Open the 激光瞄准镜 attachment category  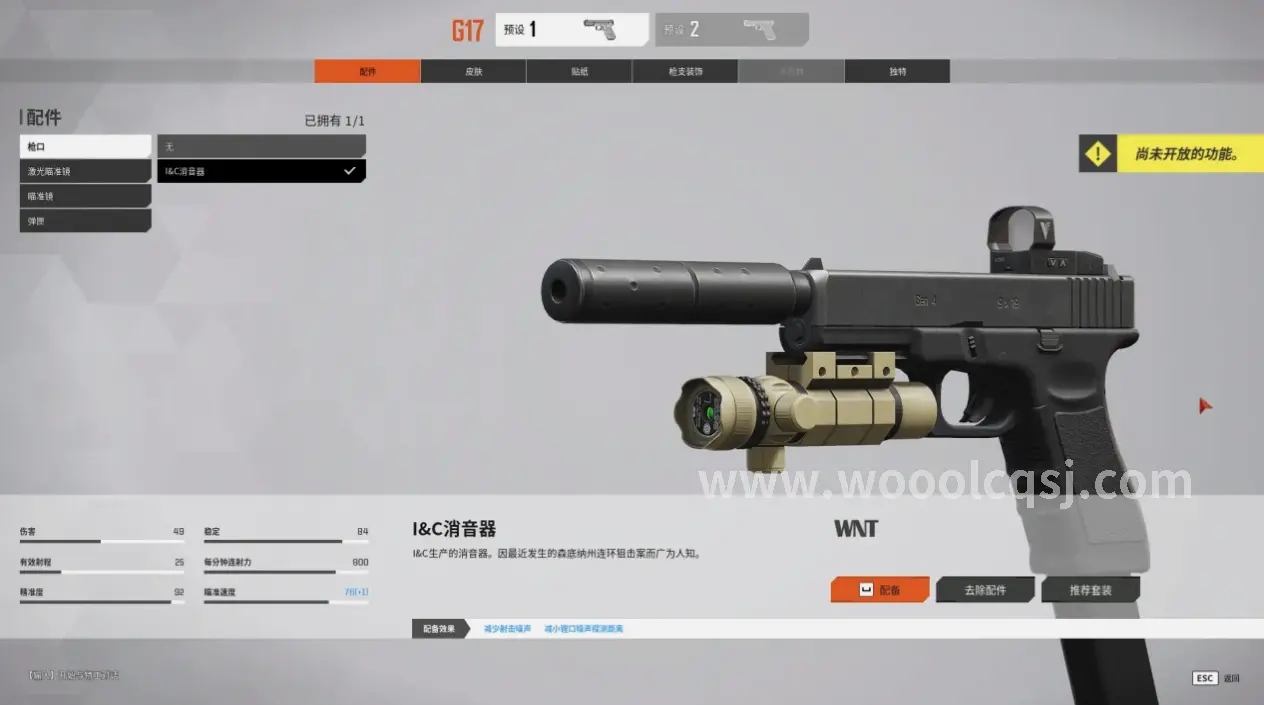(x=85, y=172)
